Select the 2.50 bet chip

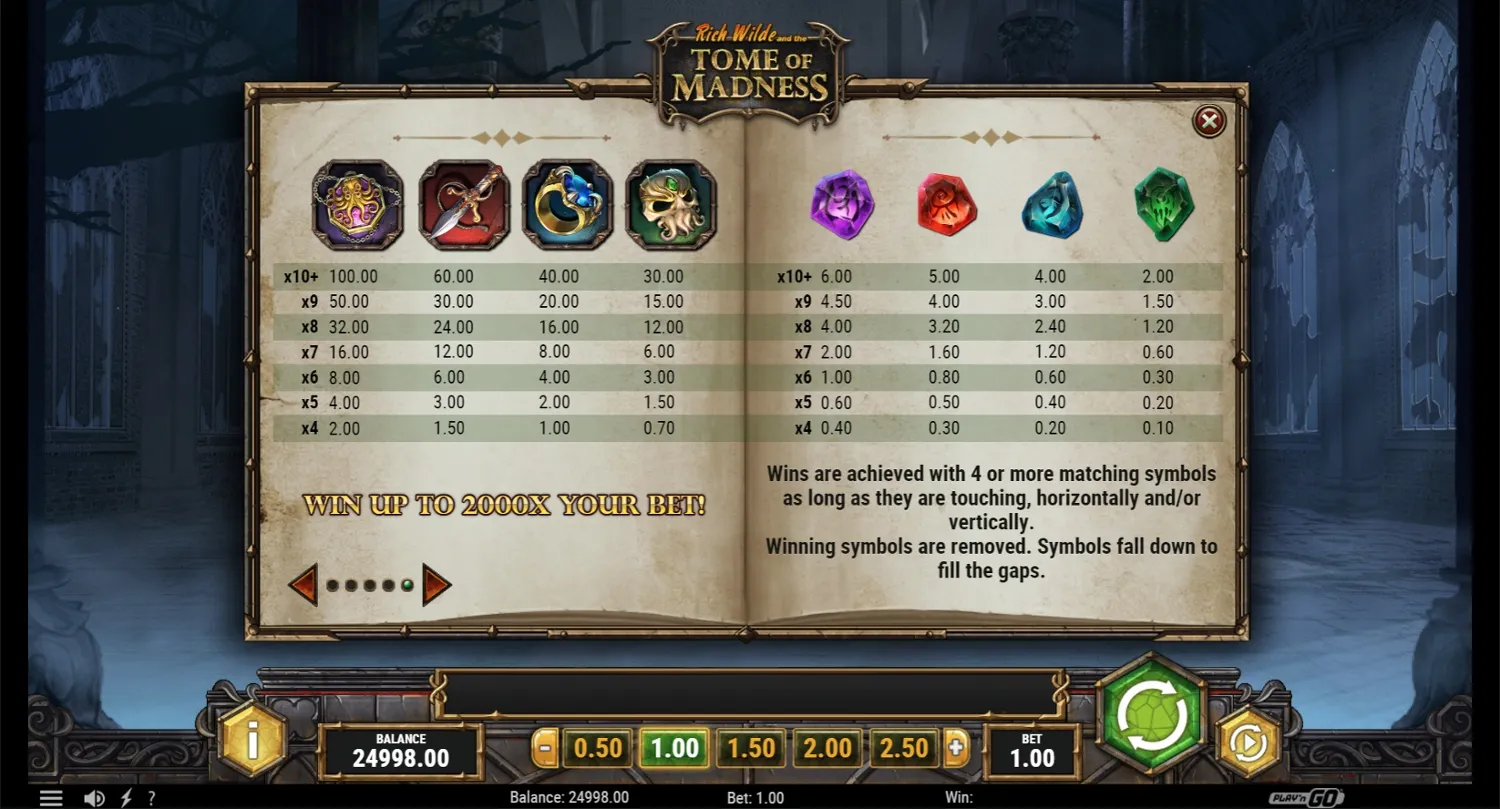pos(903,747)
